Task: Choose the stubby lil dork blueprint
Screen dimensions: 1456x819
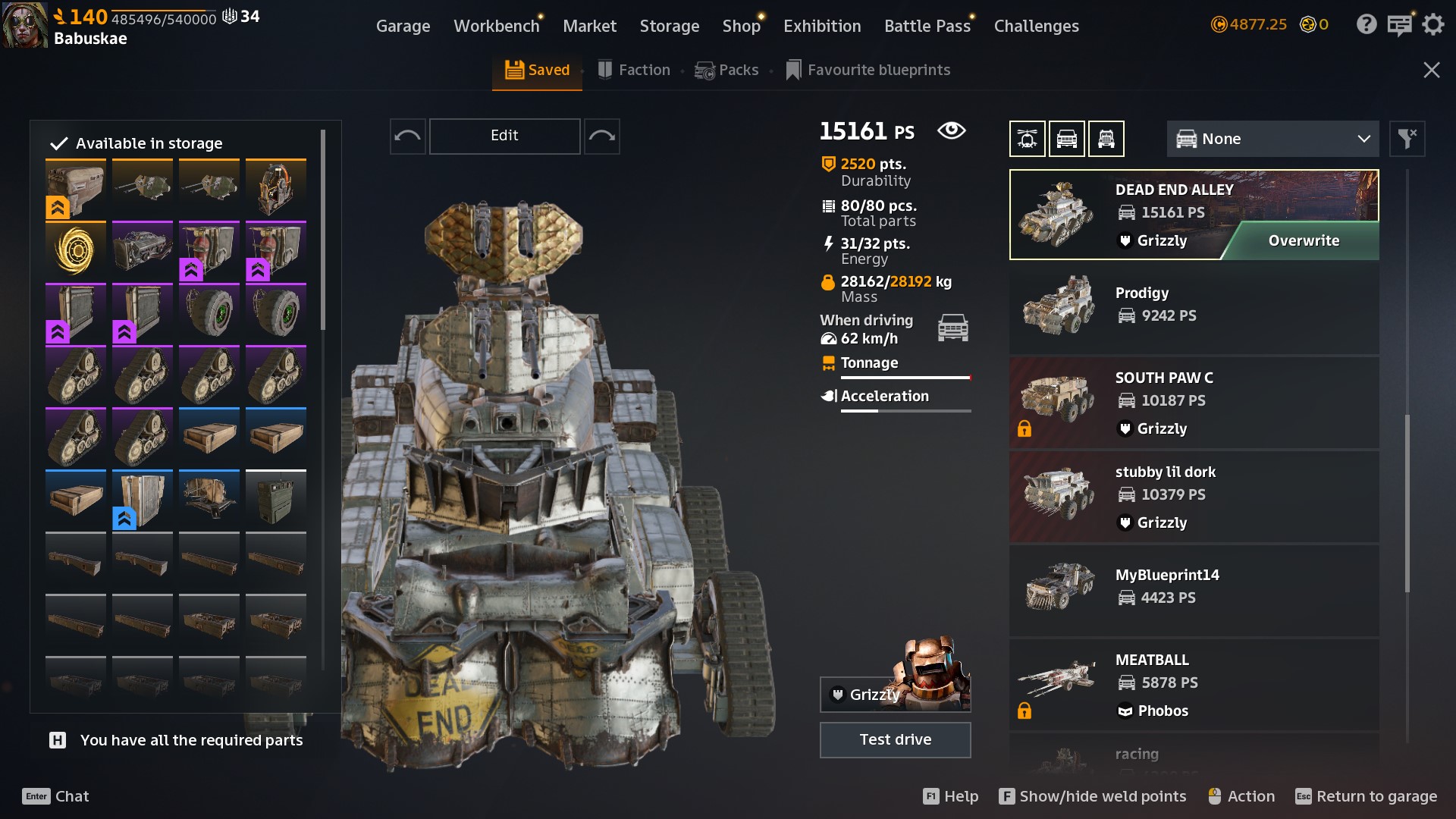Action: pyautogui.click(x=1194, y=496)
